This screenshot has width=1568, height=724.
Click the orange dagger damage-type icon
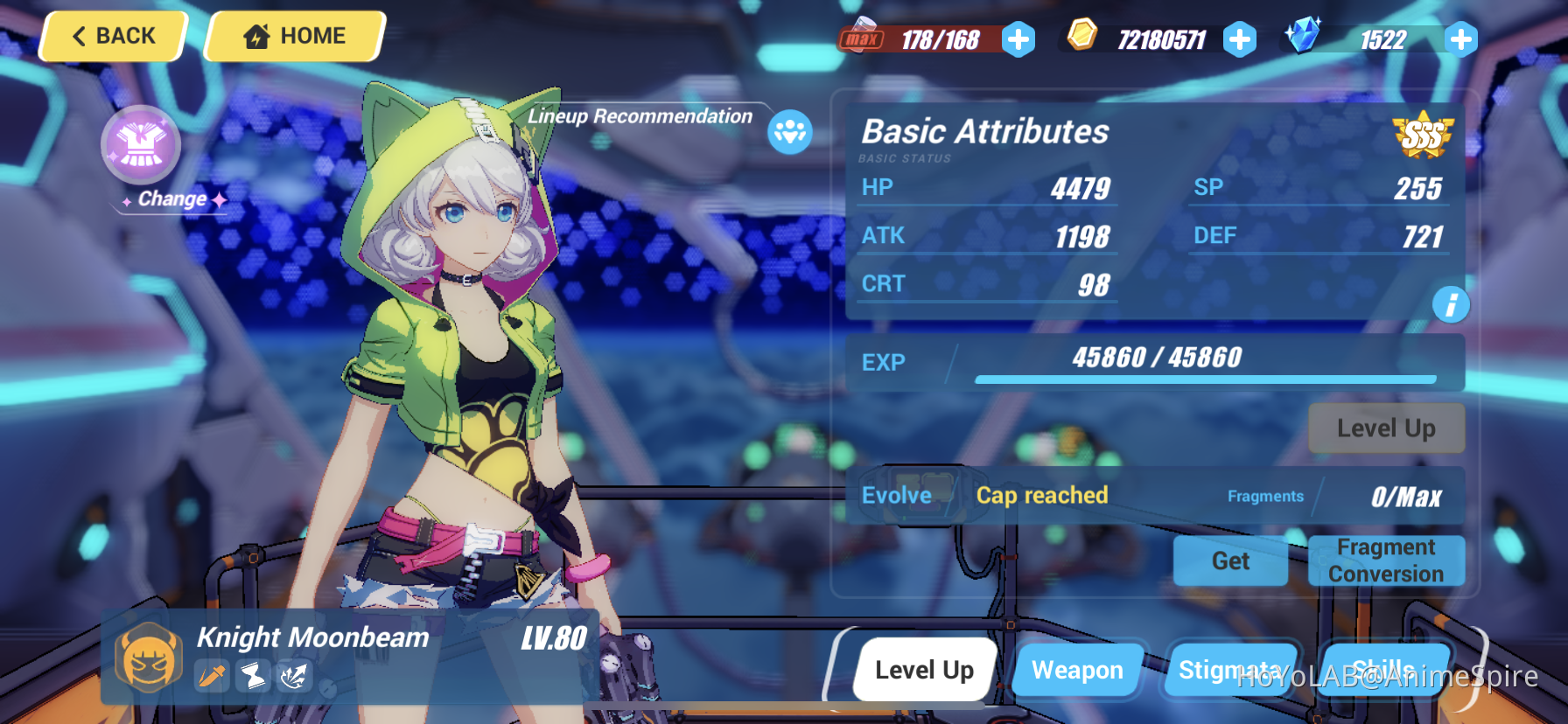pyautogui.click(x=210, y=676)
